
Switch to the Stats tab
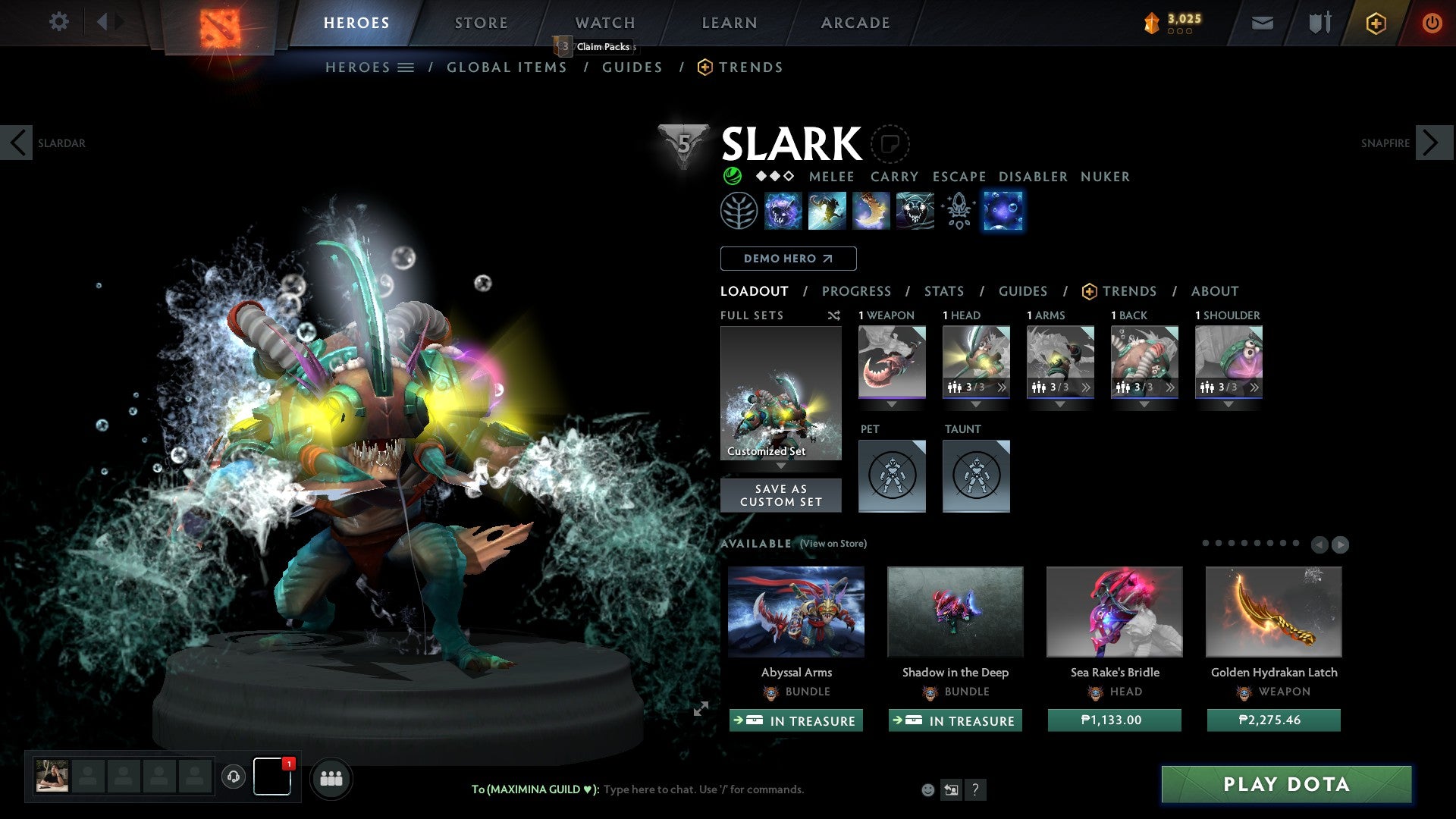click(944, 291)
